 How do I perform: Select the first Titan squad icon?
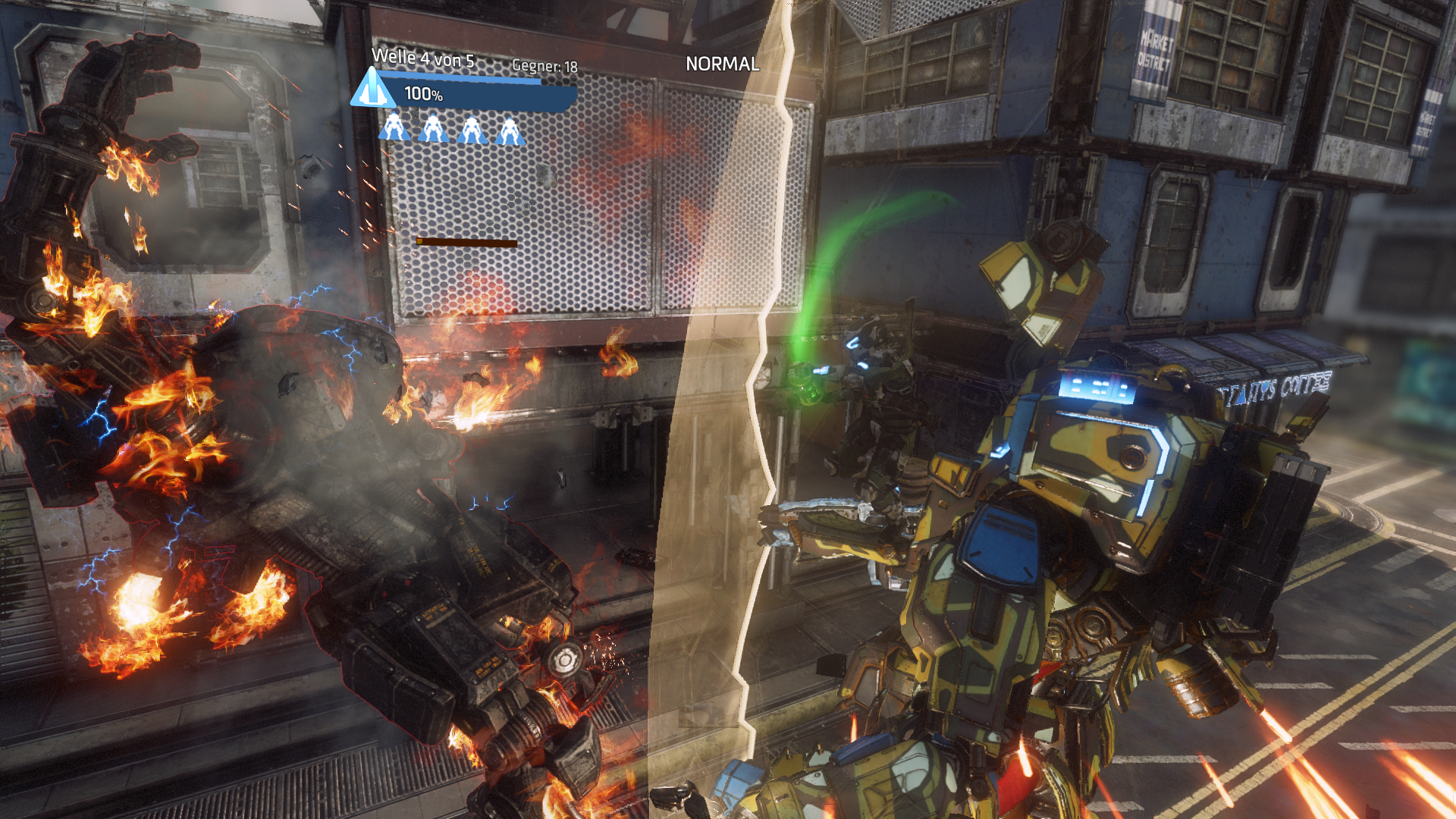pos(394,129)
